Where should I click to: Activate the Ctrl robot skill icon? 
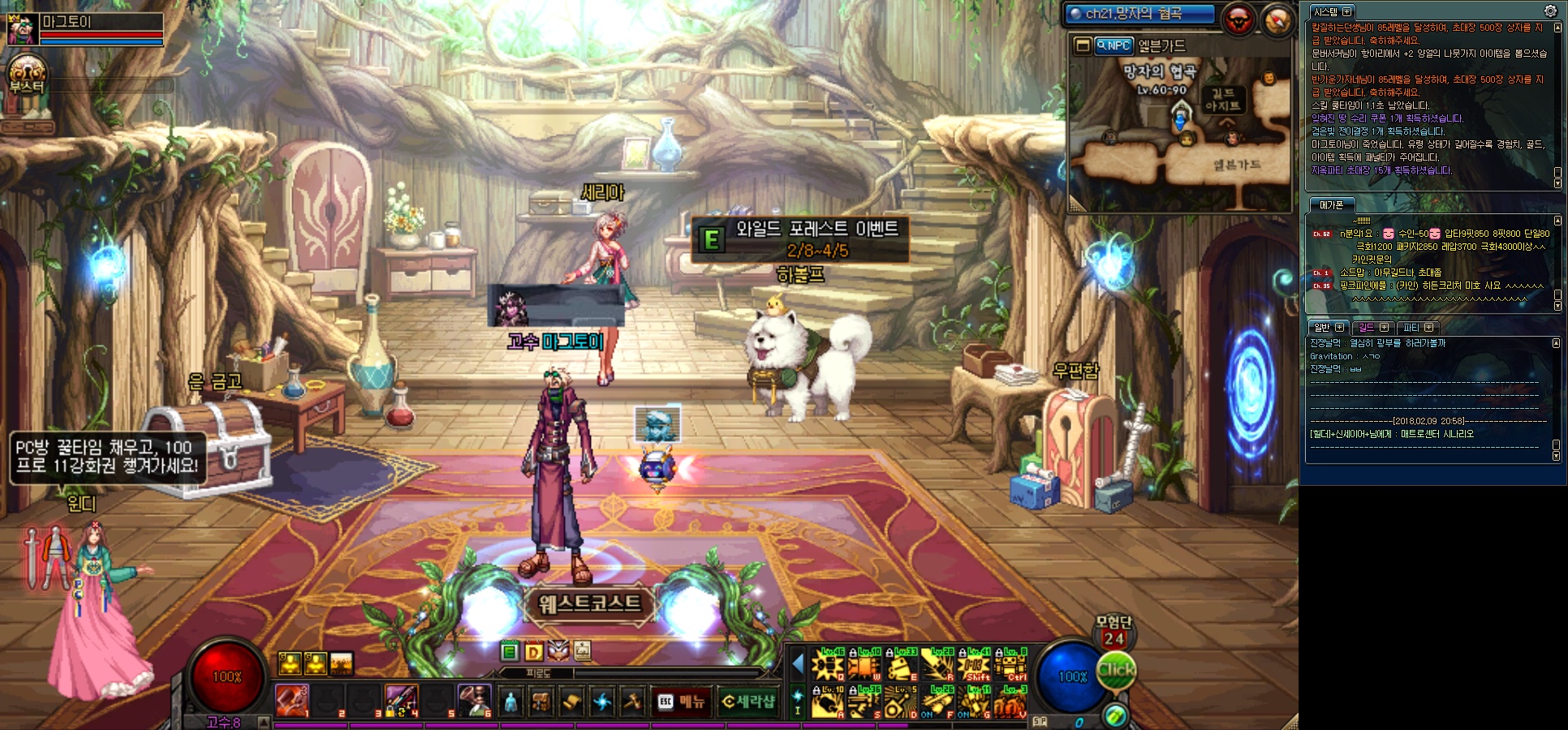tap(1011, 666)
